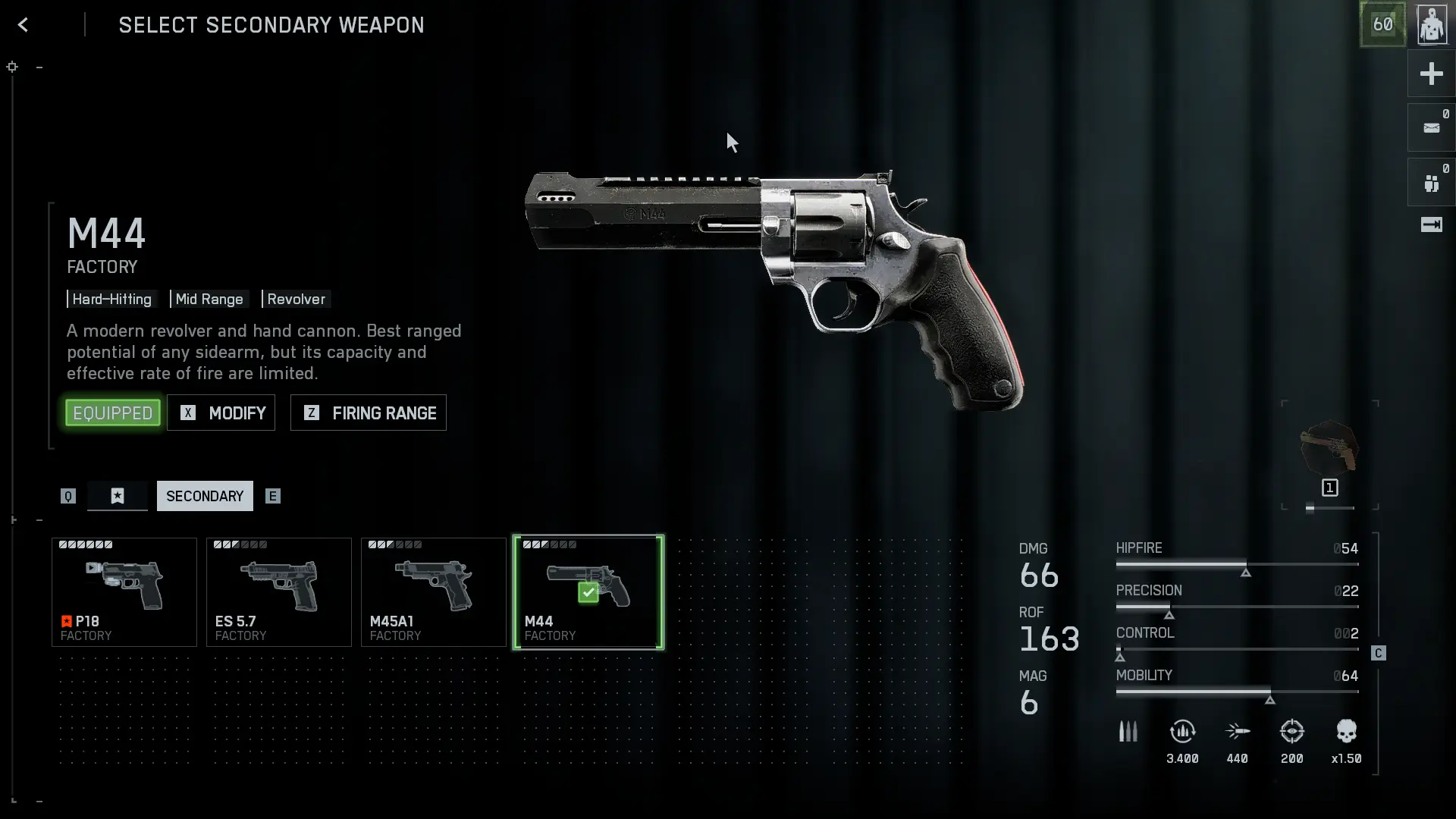Open the mail envelope notifications
This screenshot has width=1456, height=819.
click(1431, 128)
